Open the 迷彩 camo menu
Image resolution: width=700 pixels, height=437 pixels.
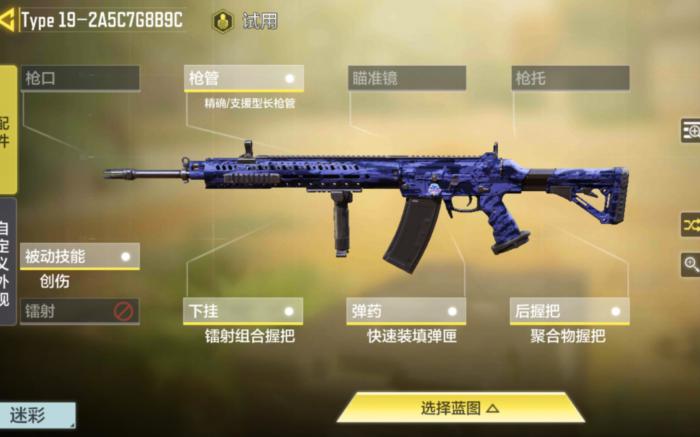pos(38,415)
